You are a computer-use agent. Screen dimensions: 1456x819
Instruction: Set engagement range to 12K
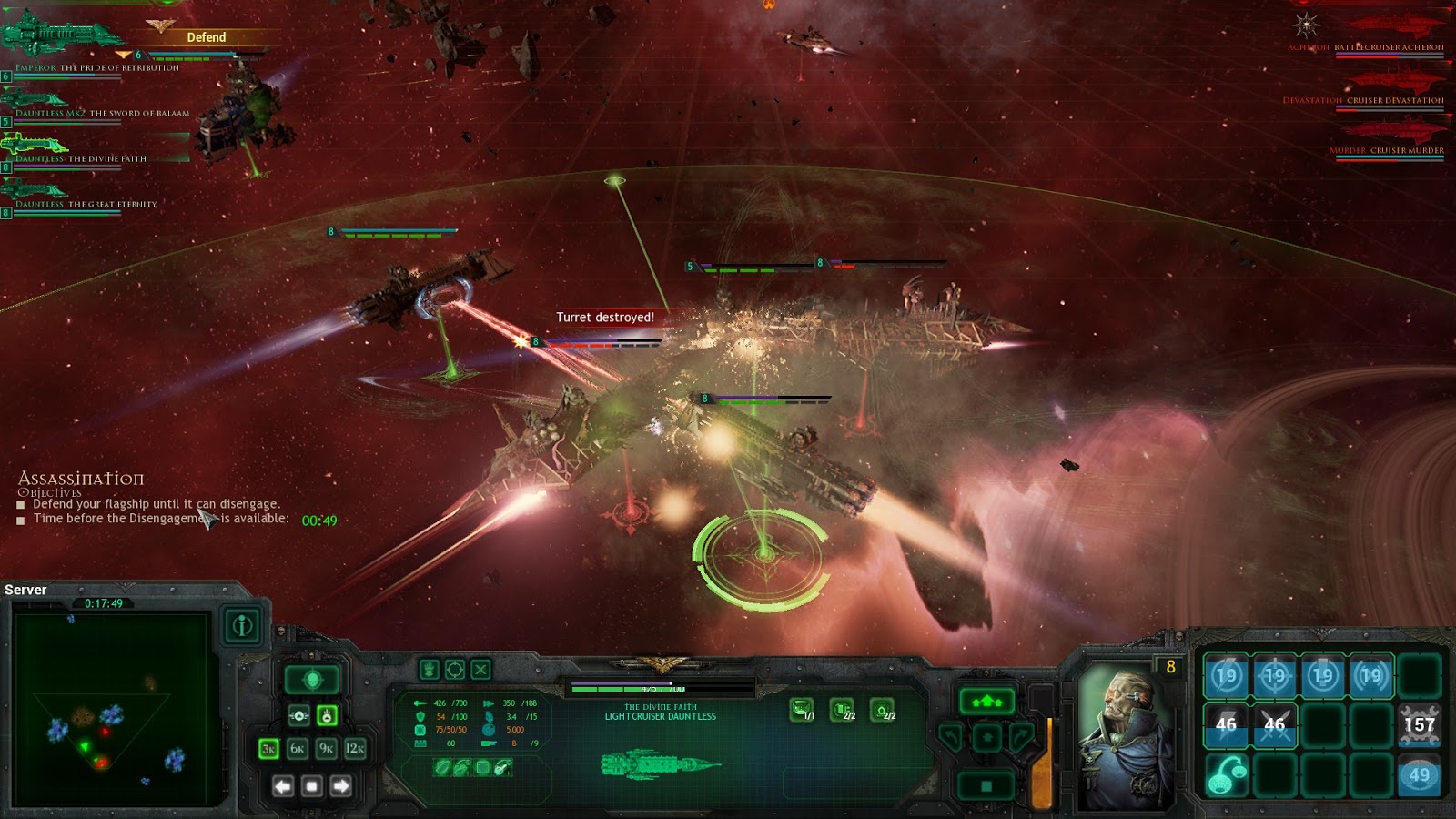point(355,748)
